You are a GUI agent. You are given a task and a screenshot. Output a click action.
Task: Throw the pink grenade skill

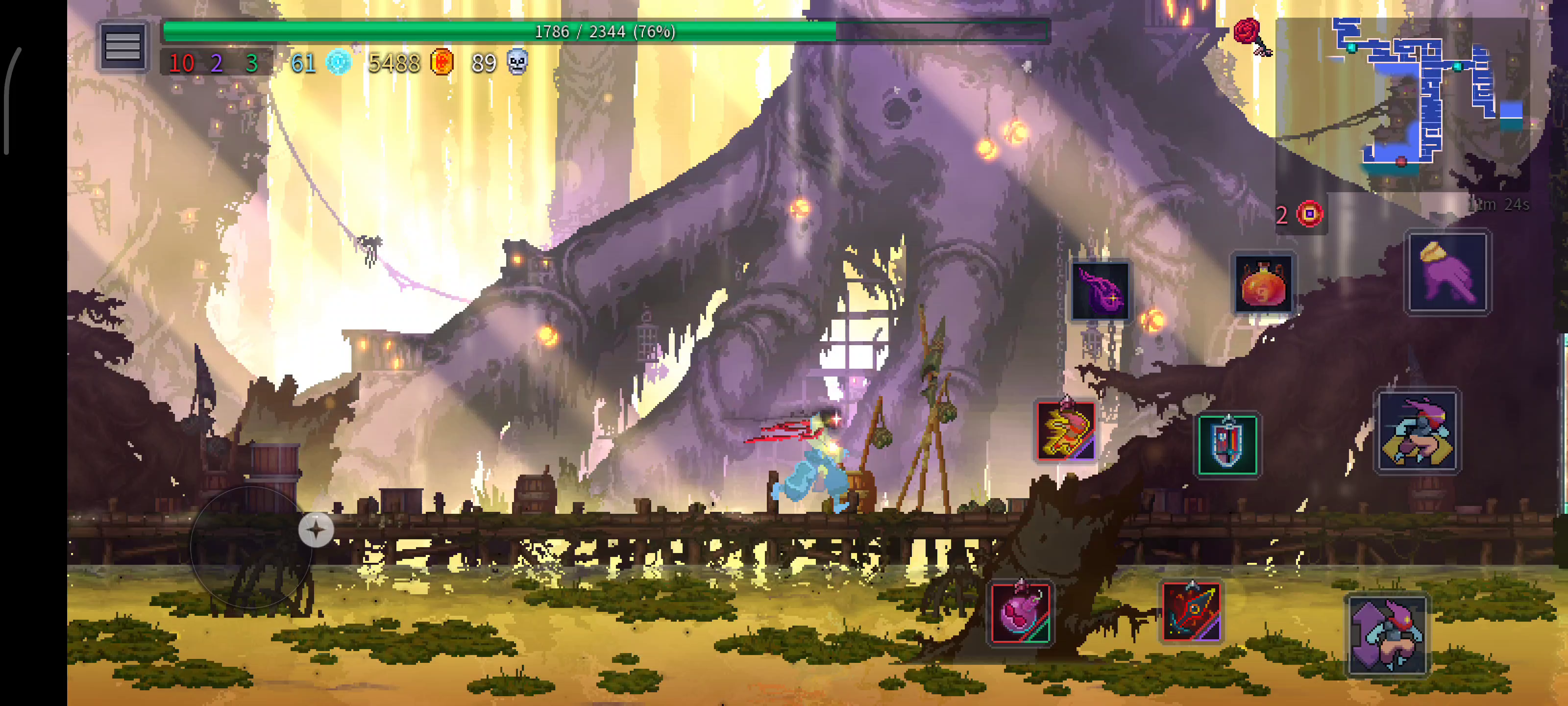(x=1020, y=612)
